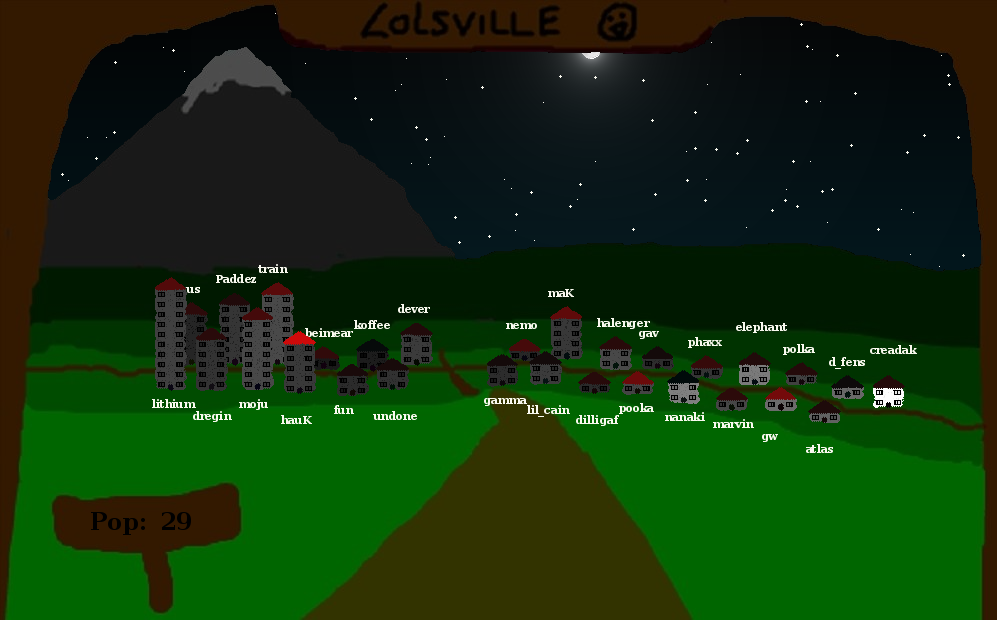Select gw's red-roofed cottage
This screenshot has width=997, height=620.
point(780,400)
